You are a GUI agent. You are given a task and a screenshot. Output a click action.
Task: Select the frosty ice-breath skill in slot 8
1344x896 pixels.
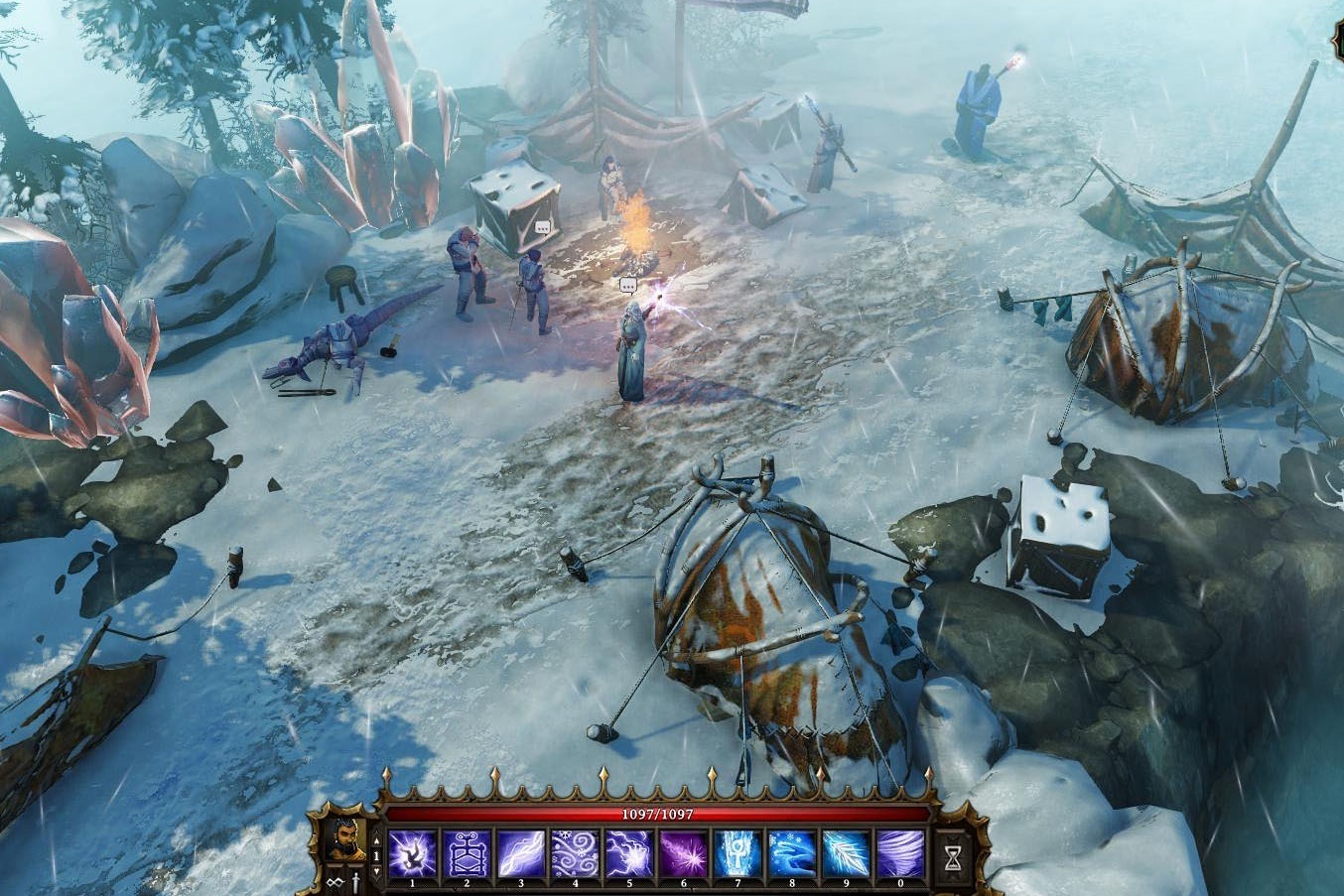click(792, 854)
